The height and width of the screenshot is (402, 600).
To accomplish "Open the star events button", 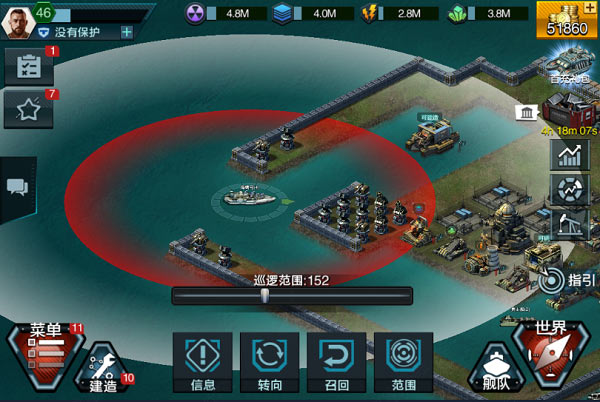I will click(x=28, y=109).
